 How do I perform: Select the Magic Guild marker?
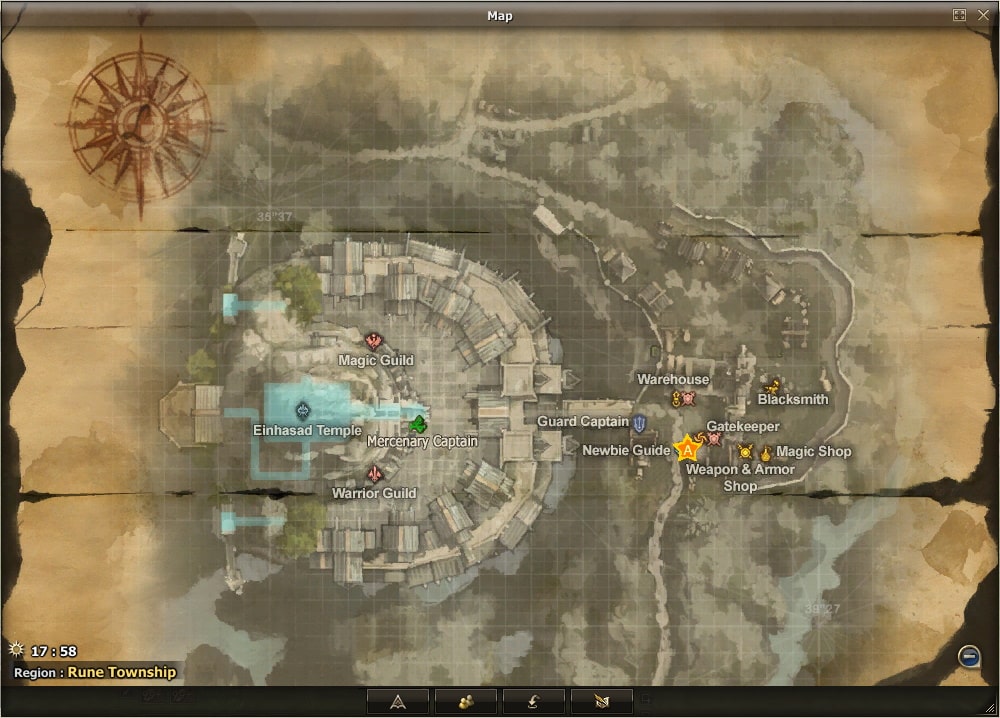point(375,341)
